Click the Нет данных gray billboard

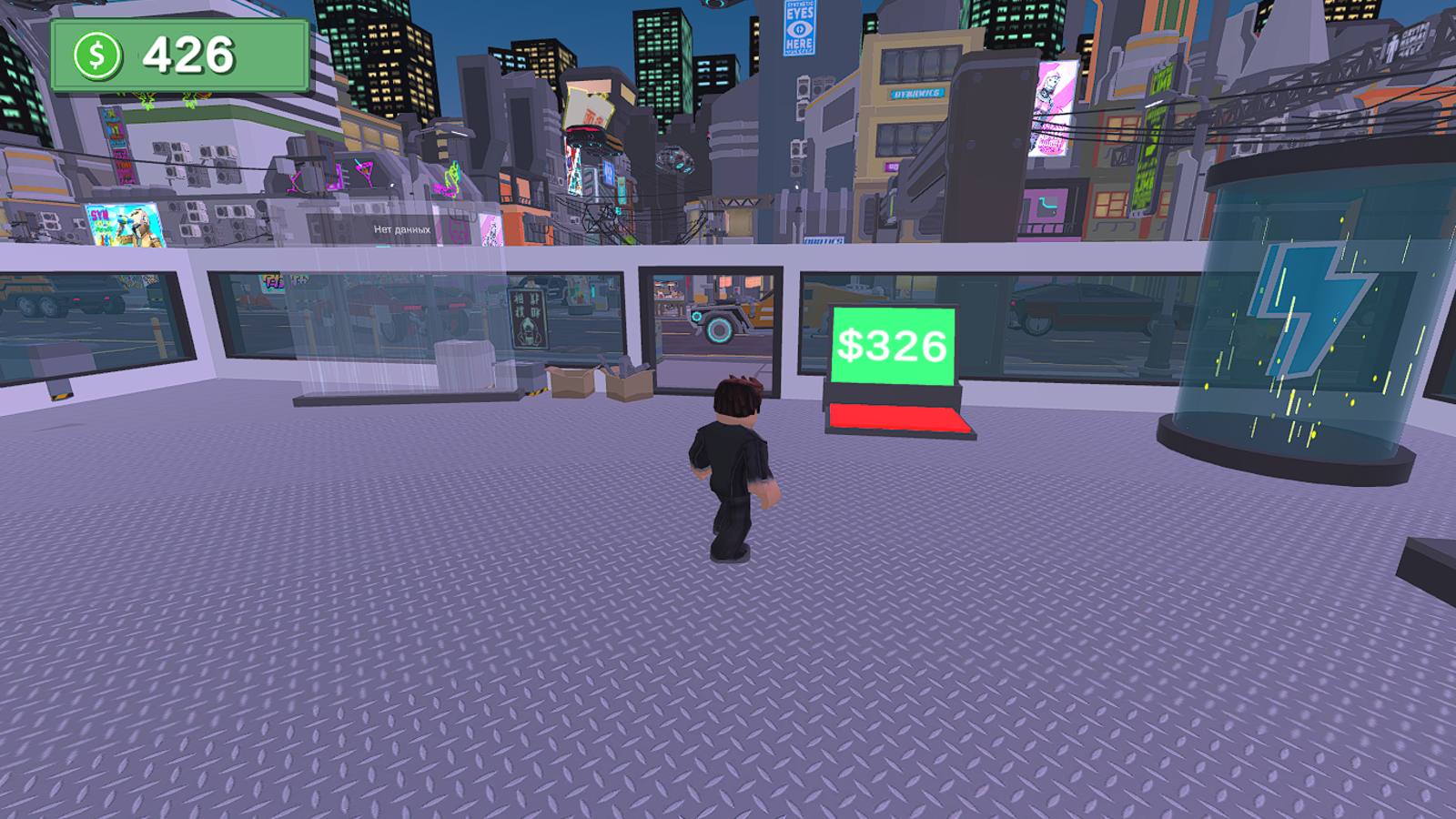(401, 230)
